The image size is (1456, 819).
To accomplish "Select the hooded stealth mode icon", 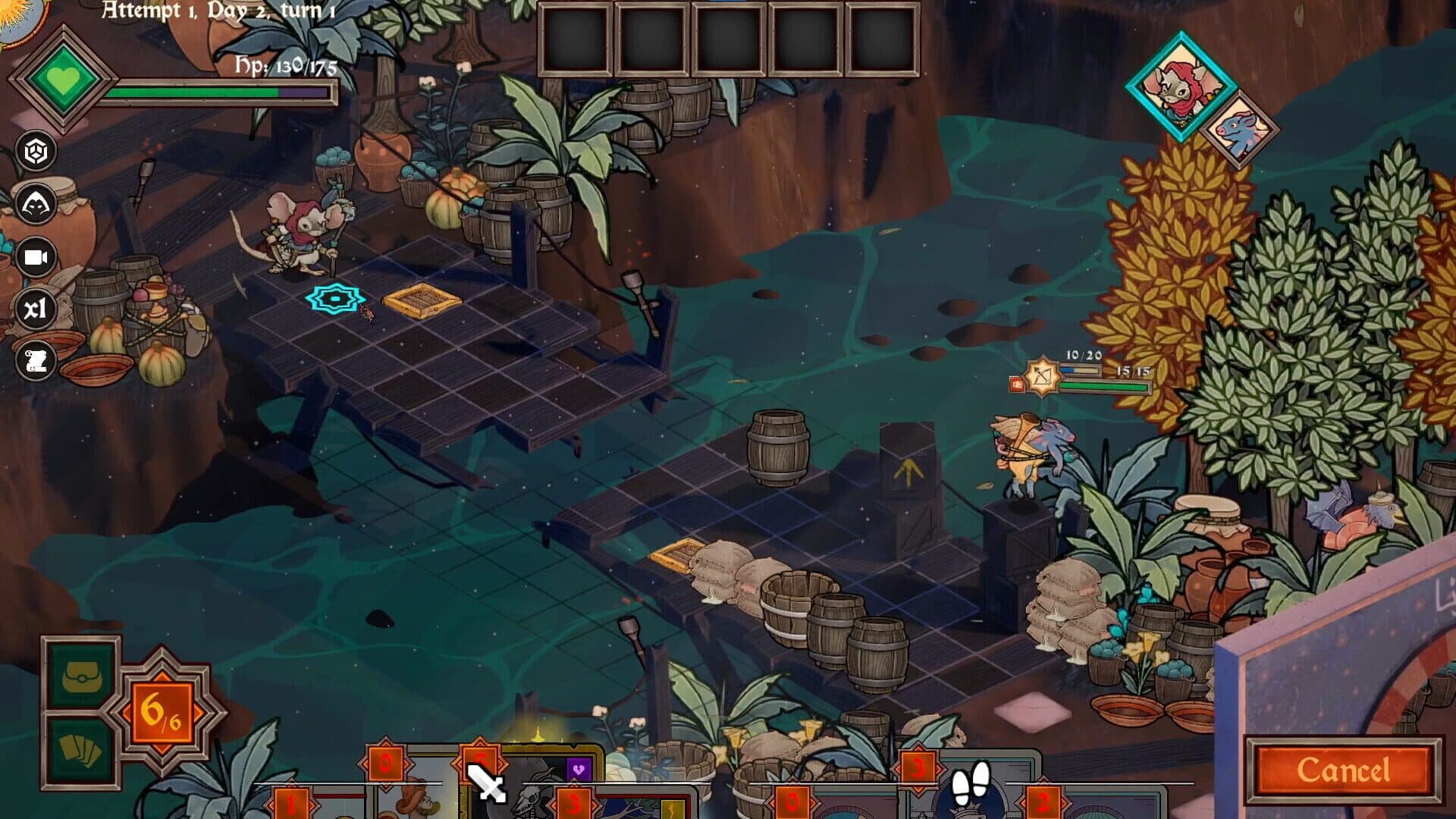I will click(x=36, y=202).
